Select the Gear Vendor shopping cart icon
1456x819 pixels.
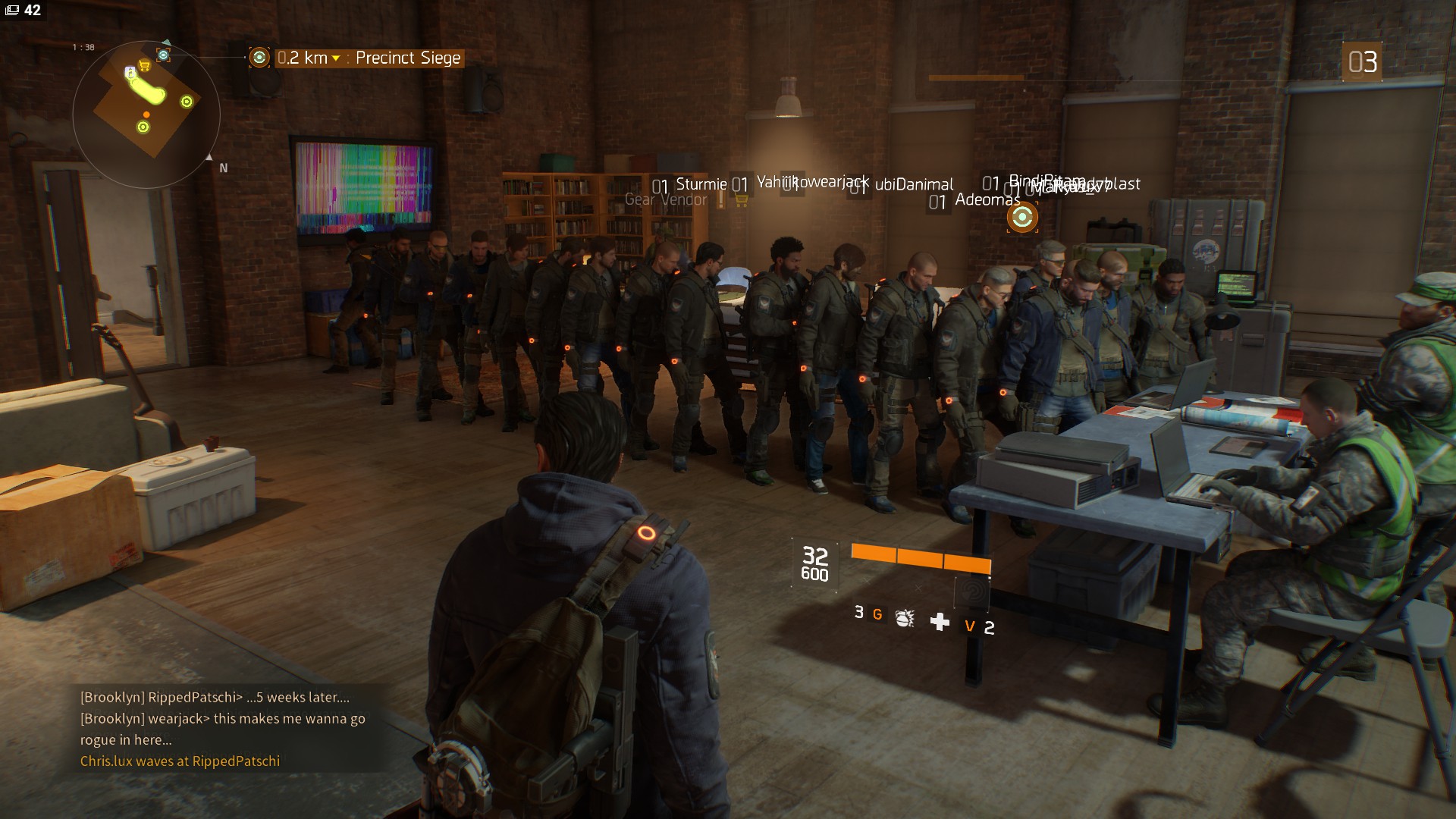pyautogui.click(x=741, y=199)
